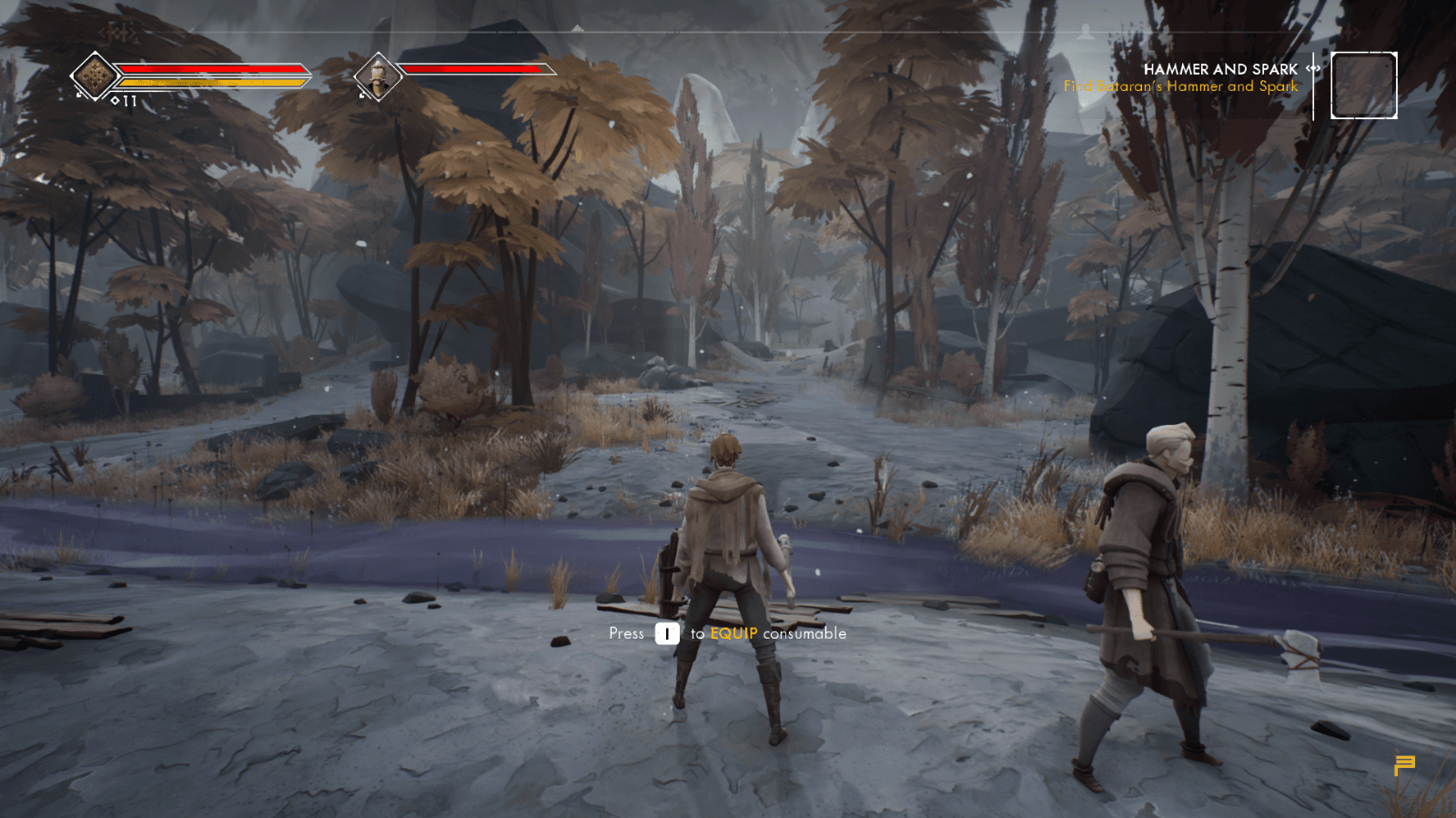Click the 'I' key prompt icon
1456x818 pixels.
tap(667, 633)
